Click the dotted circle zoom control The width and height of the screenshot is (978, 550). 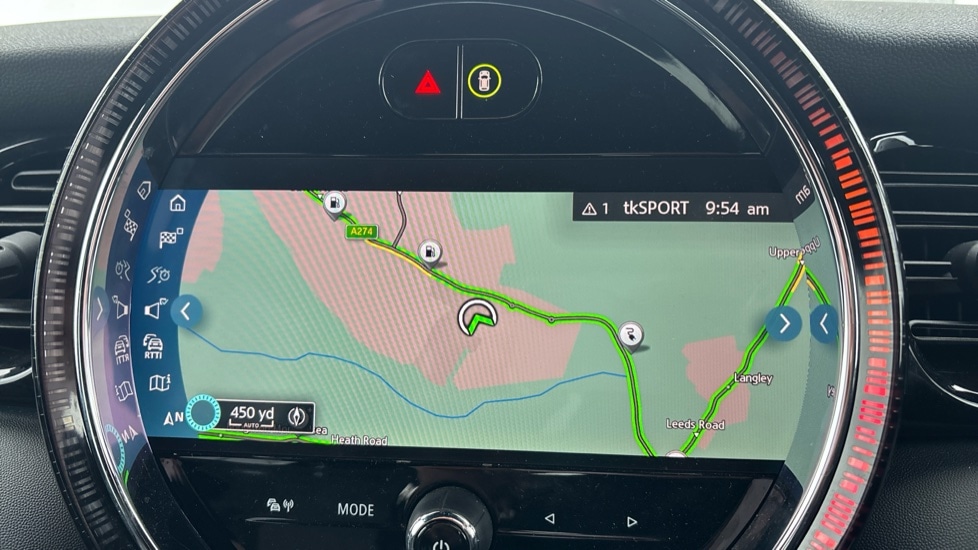click(x=206, y=415)
